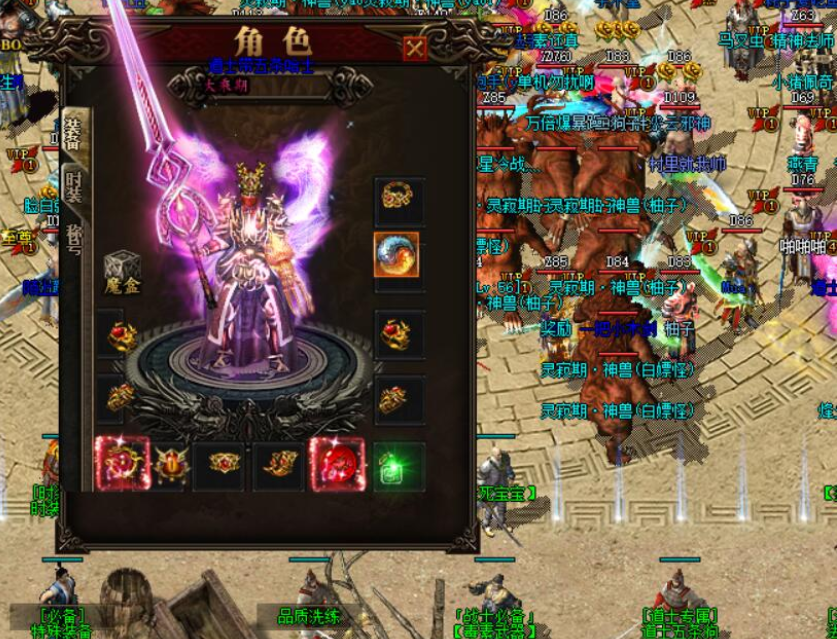Choose the golden belt equipment slot
This screenshot has height=639, width=837.
224,464
